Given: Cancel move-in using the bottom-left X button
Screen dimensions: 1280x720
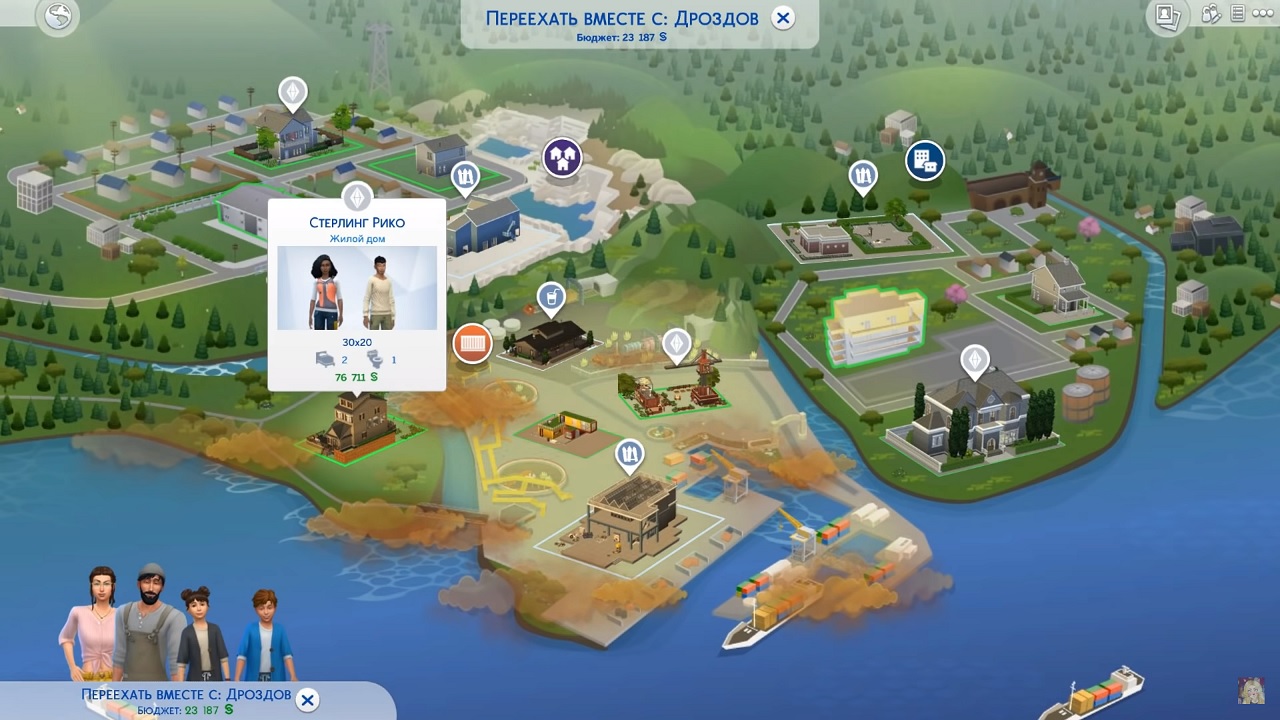Looking at the screenshot, I should (308, 700).
